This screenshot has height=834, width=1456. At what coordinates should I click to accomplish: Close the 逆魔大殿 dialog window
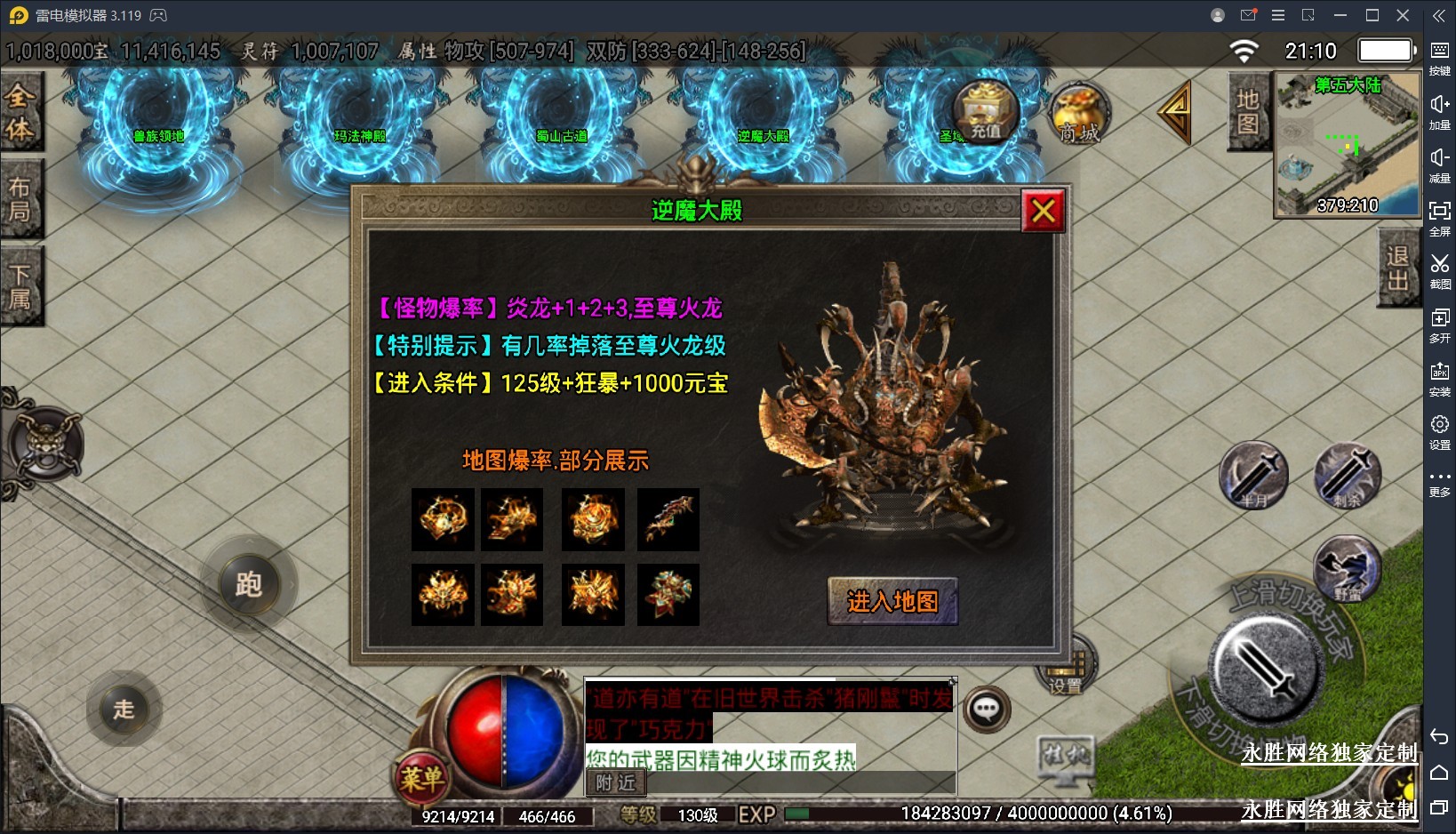click(x=1043, y=211)
